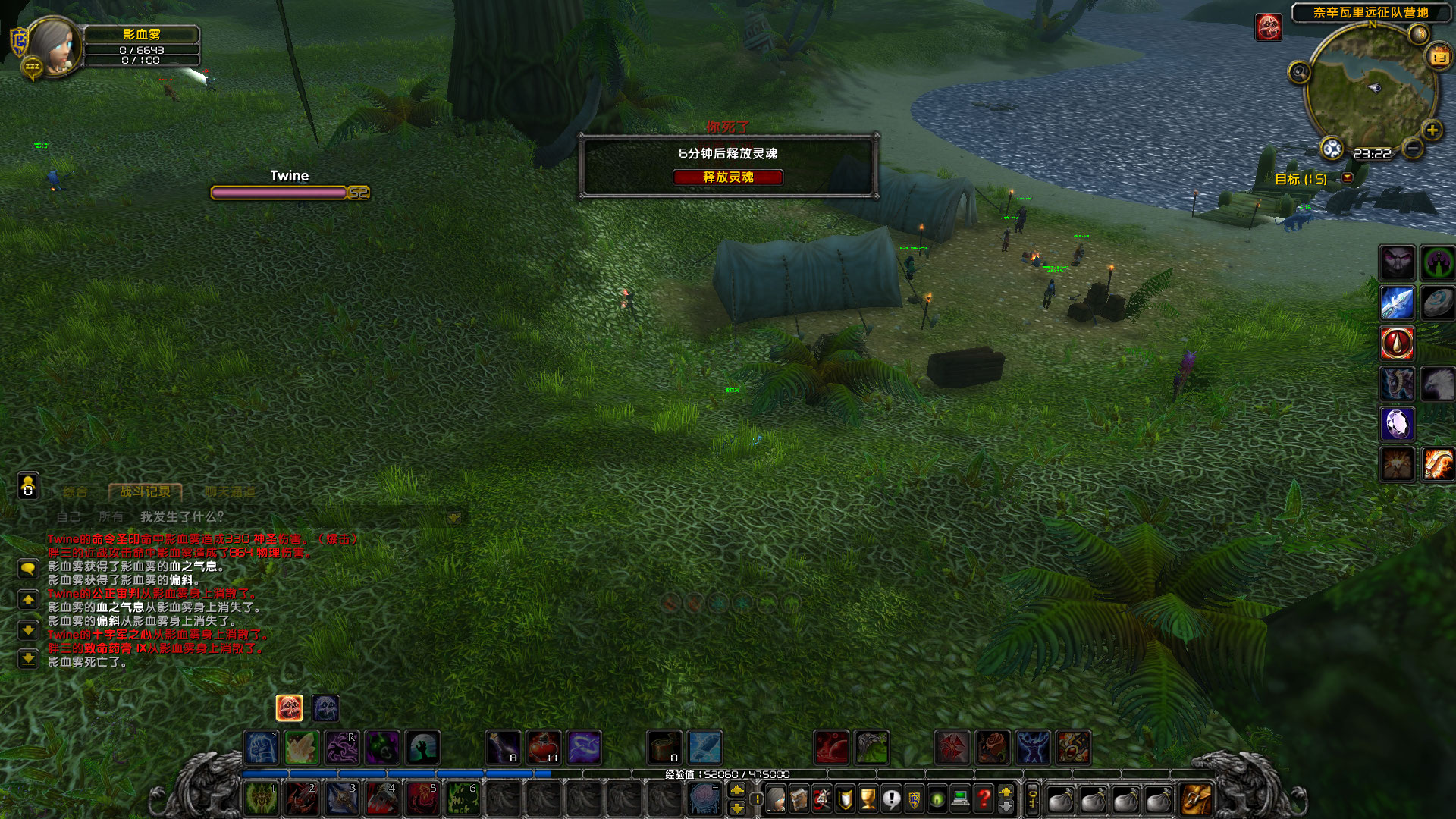Open the dungeon finder eye icon
The height and width of the screenshot is (819, 1456).
[x=938, y=800]
